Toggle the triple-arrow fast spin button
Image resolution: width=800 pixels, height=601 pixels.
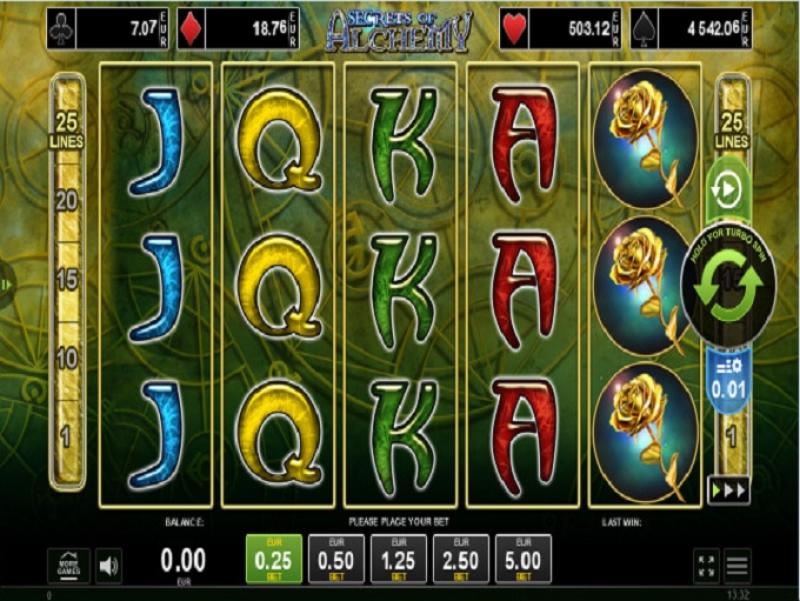coord(728,489)
